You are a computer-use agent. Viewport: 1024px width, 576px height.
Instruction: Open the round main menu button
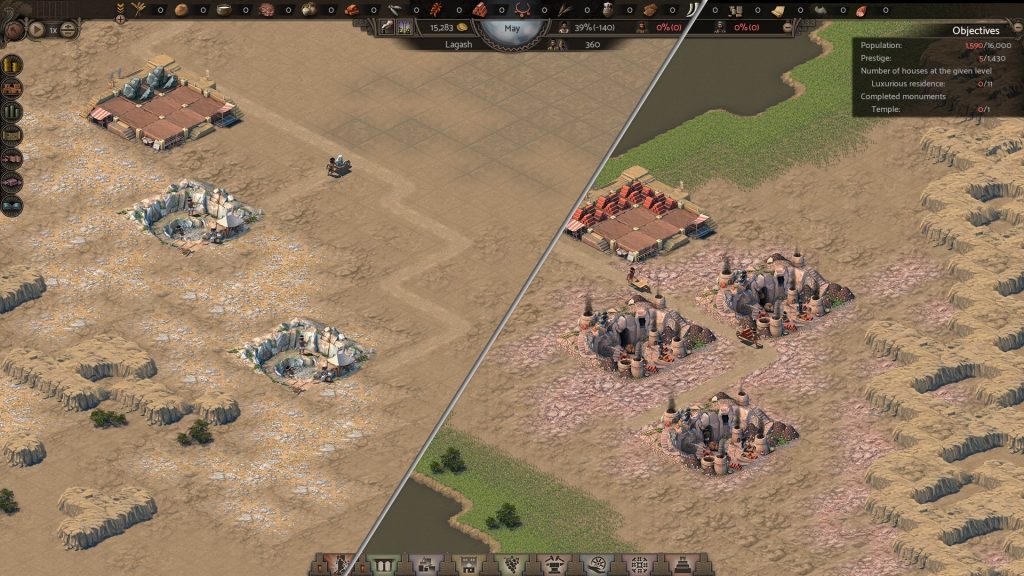point(14,31)
